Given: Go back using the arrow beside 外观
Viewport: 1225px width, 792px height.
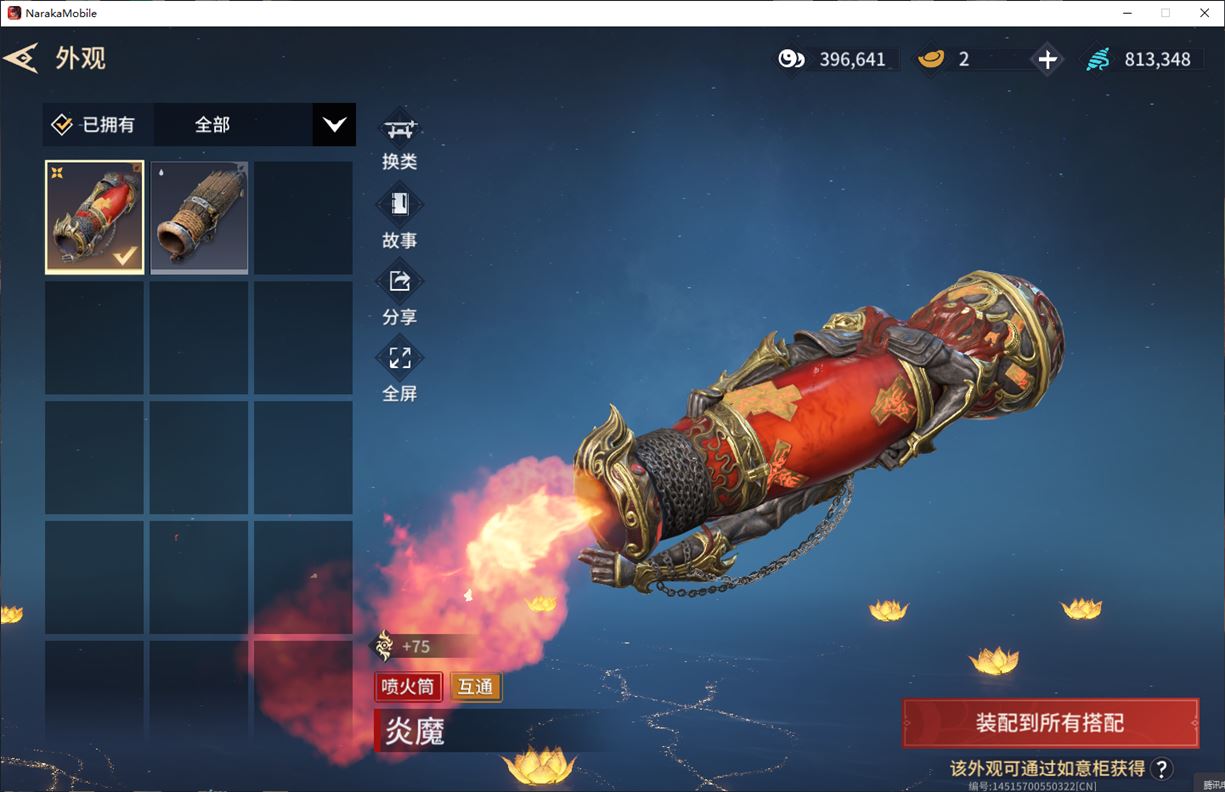Looking at the screenshot, I should pyautogui.click(x=21, y=58).
